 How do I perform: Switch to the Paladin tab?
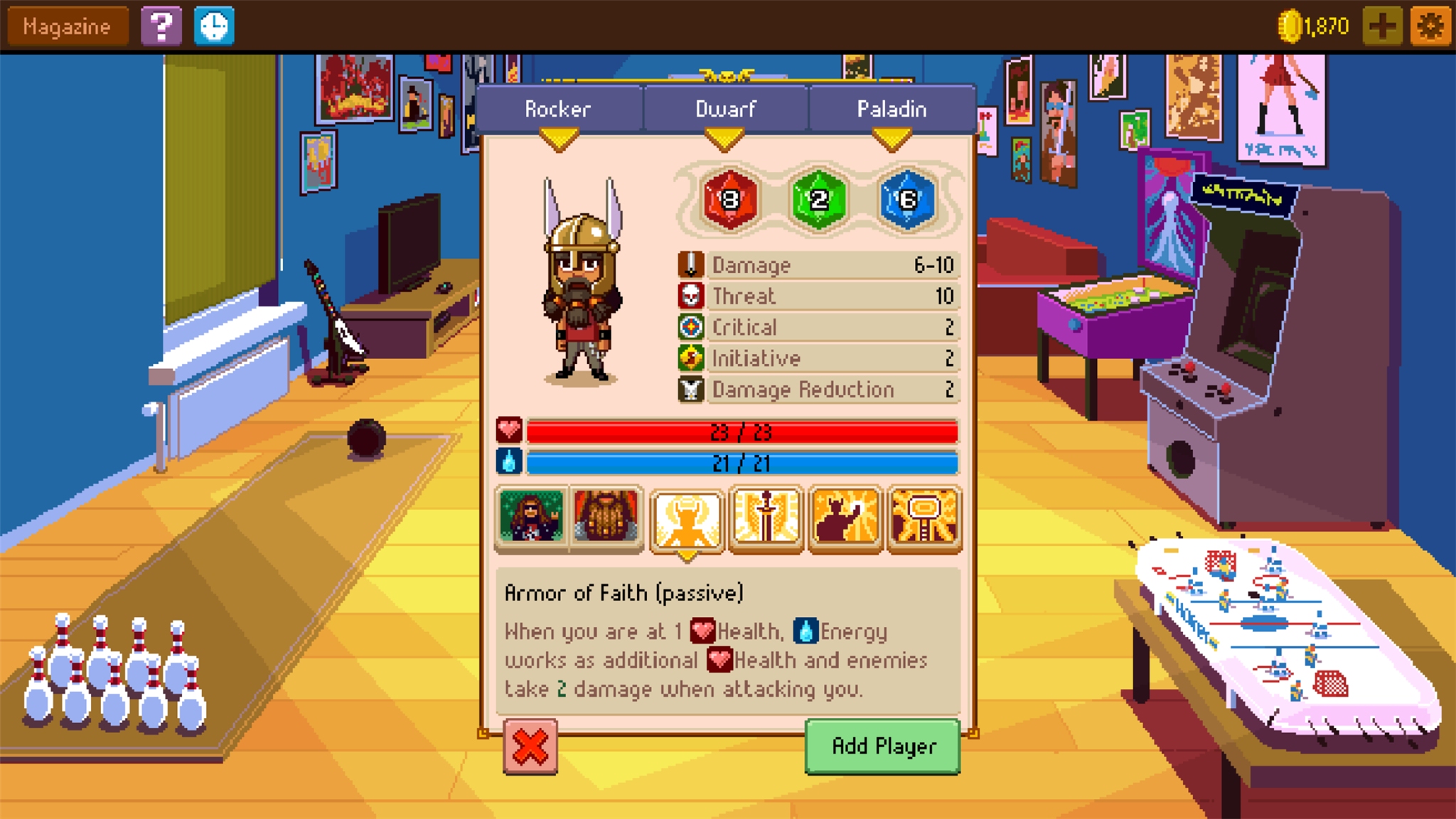coord(891,109)
